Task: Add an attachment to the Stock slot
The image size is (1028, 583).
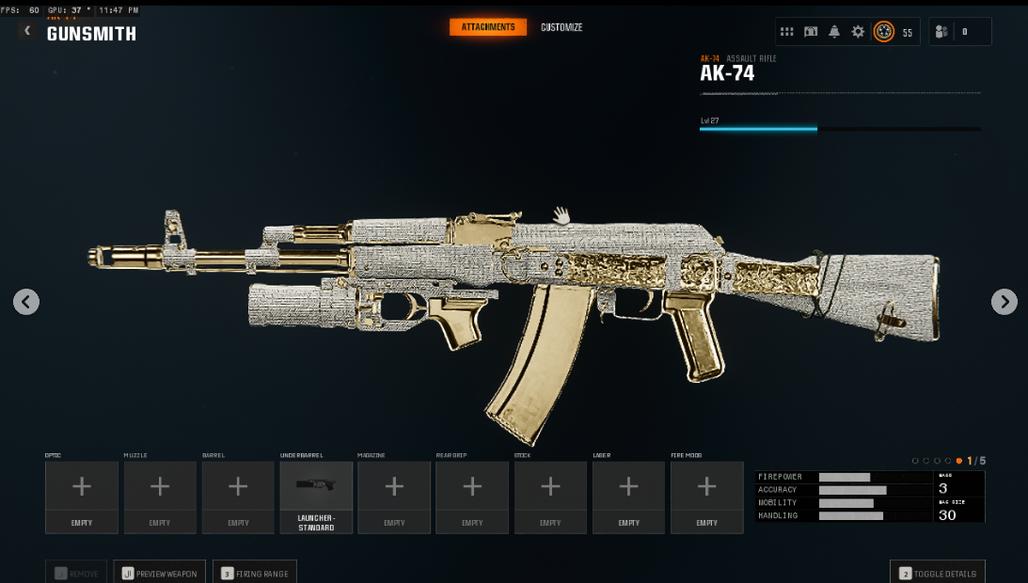Action: [x=550, y=496]
